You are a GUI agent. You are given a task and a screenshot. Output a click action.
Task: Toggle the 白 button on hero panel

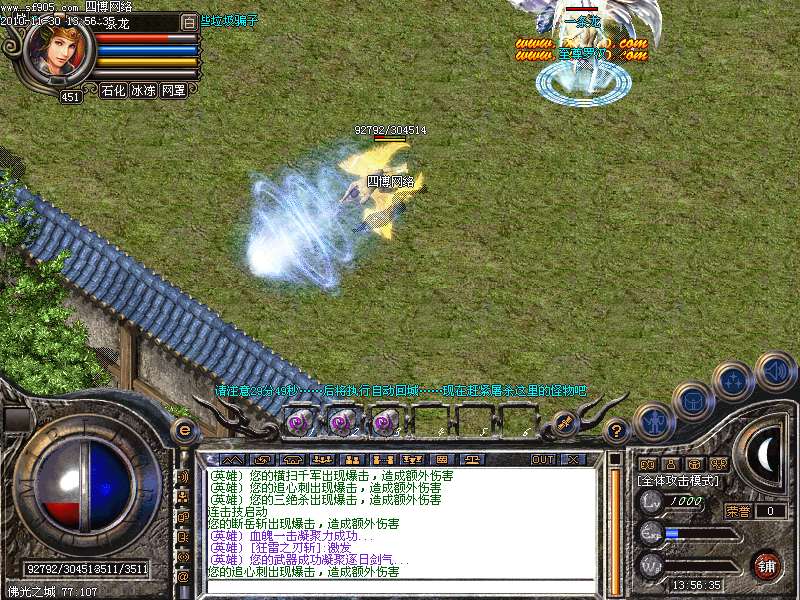pyautogui.click(x=190, y=21)
